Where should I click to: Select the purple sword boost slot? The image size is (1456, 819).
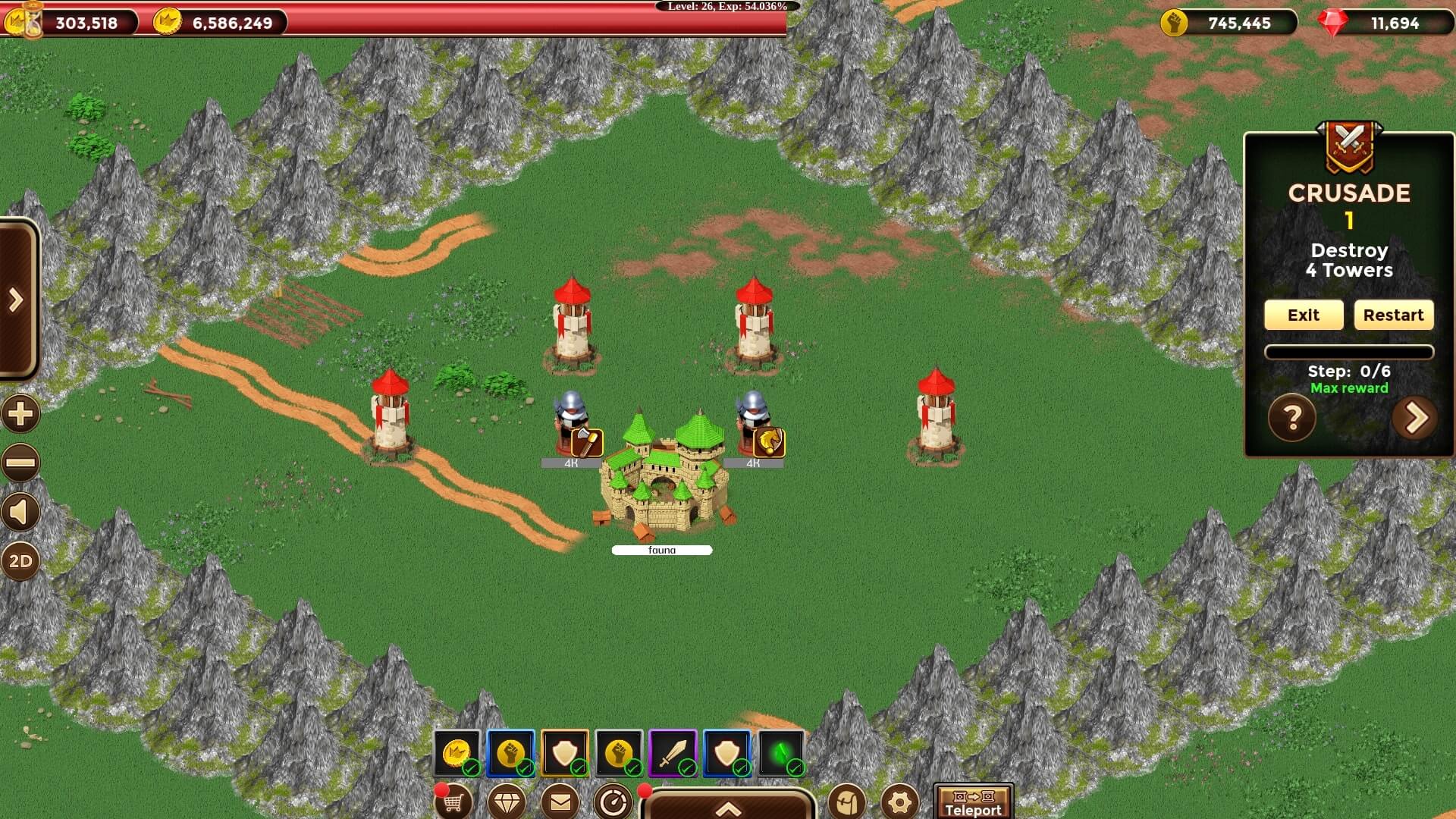pyautogui.click(x=673, y=753)
